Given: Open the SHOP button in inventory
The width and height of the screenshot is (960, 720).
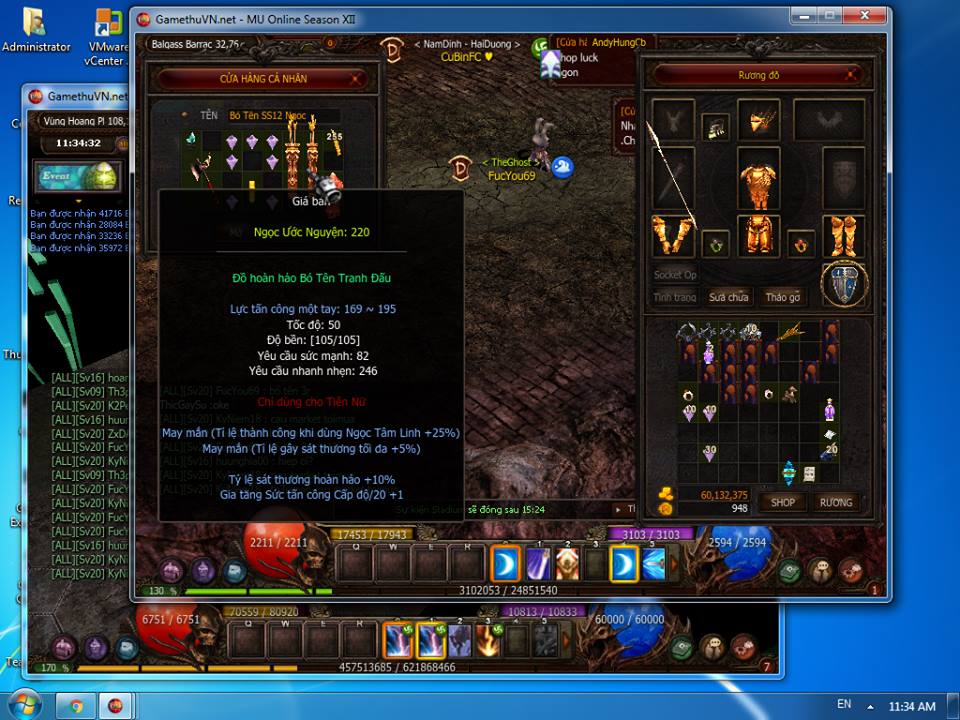Looking at the screenshot, I should tap(783, 502).
